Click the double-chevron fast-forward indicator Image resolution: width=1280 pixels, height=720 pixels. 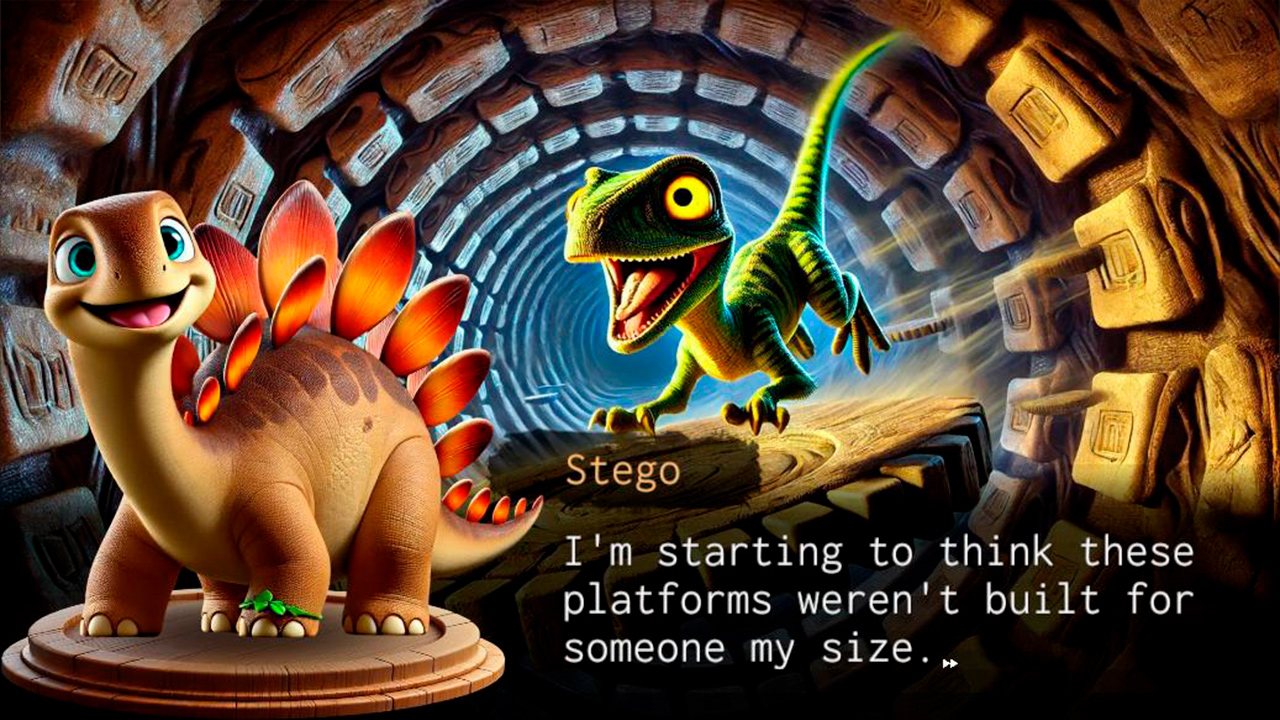949,661
